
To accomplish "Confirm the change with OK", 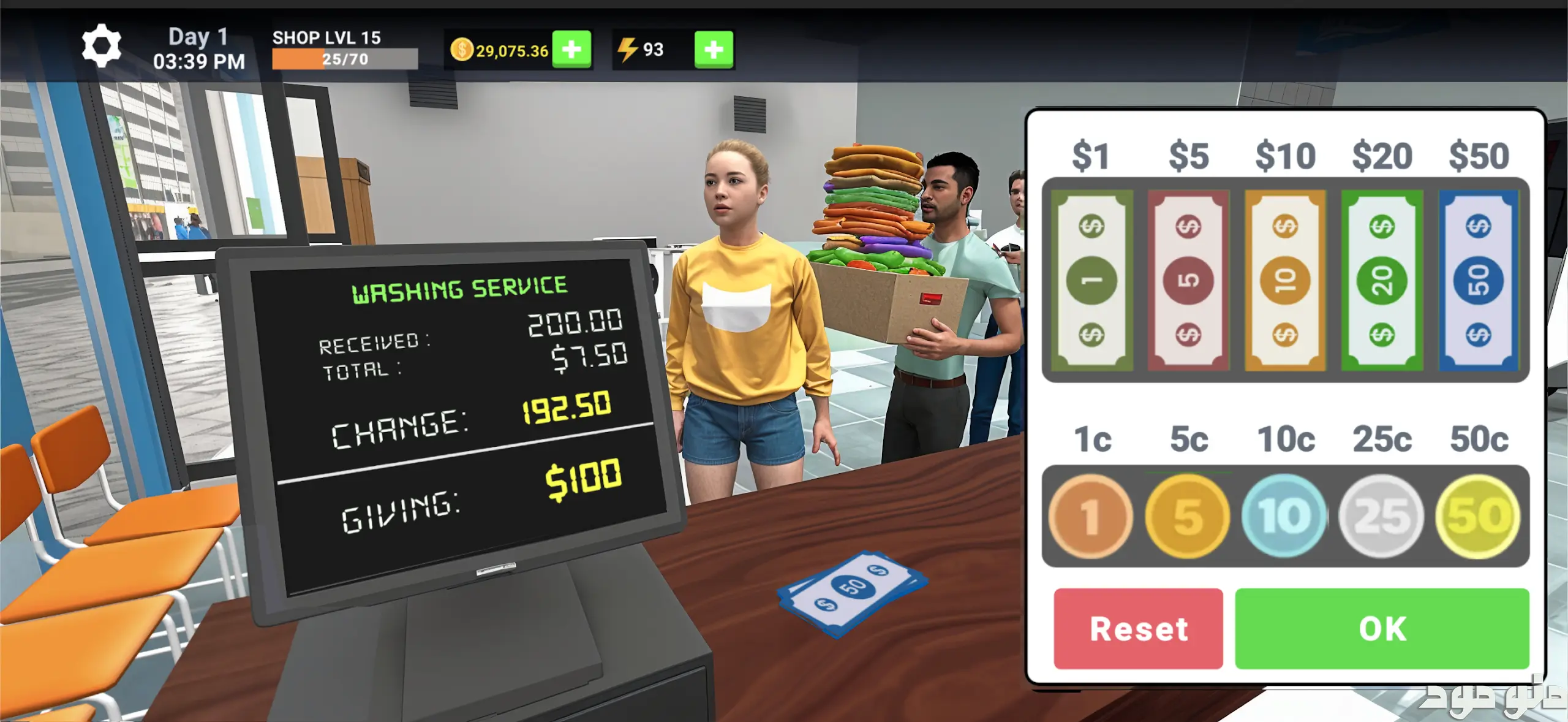I will click(x=1382, y=629).
